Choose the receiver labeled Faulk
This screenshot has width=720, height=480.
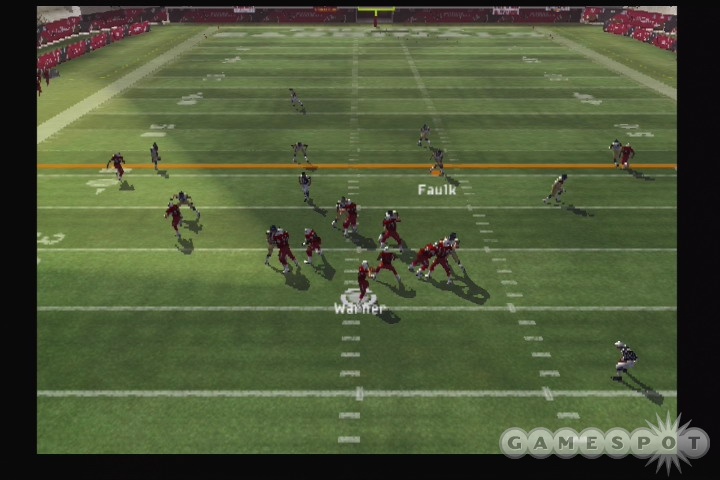437,161
